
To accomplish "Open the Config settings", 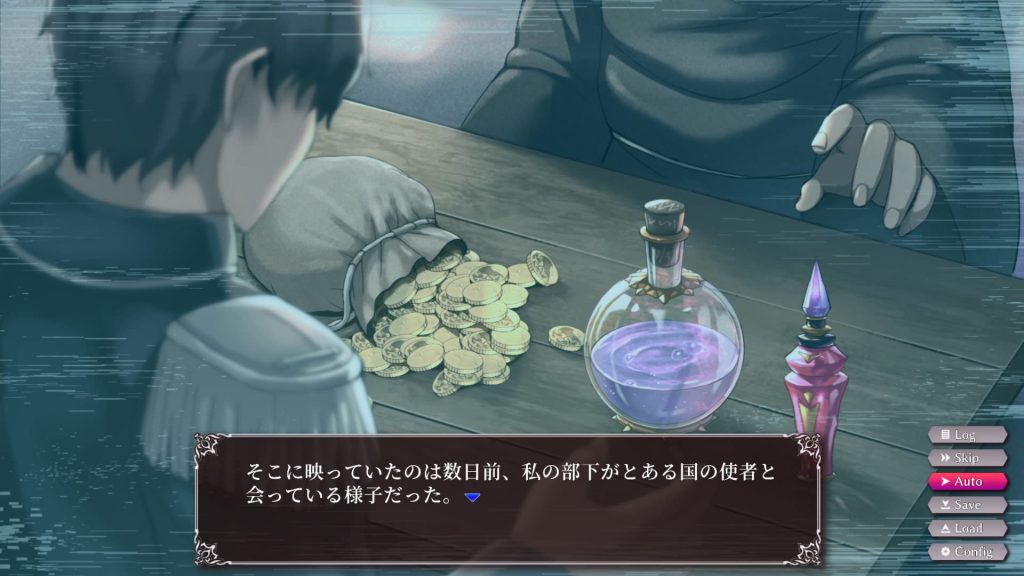I will point(966,551).
